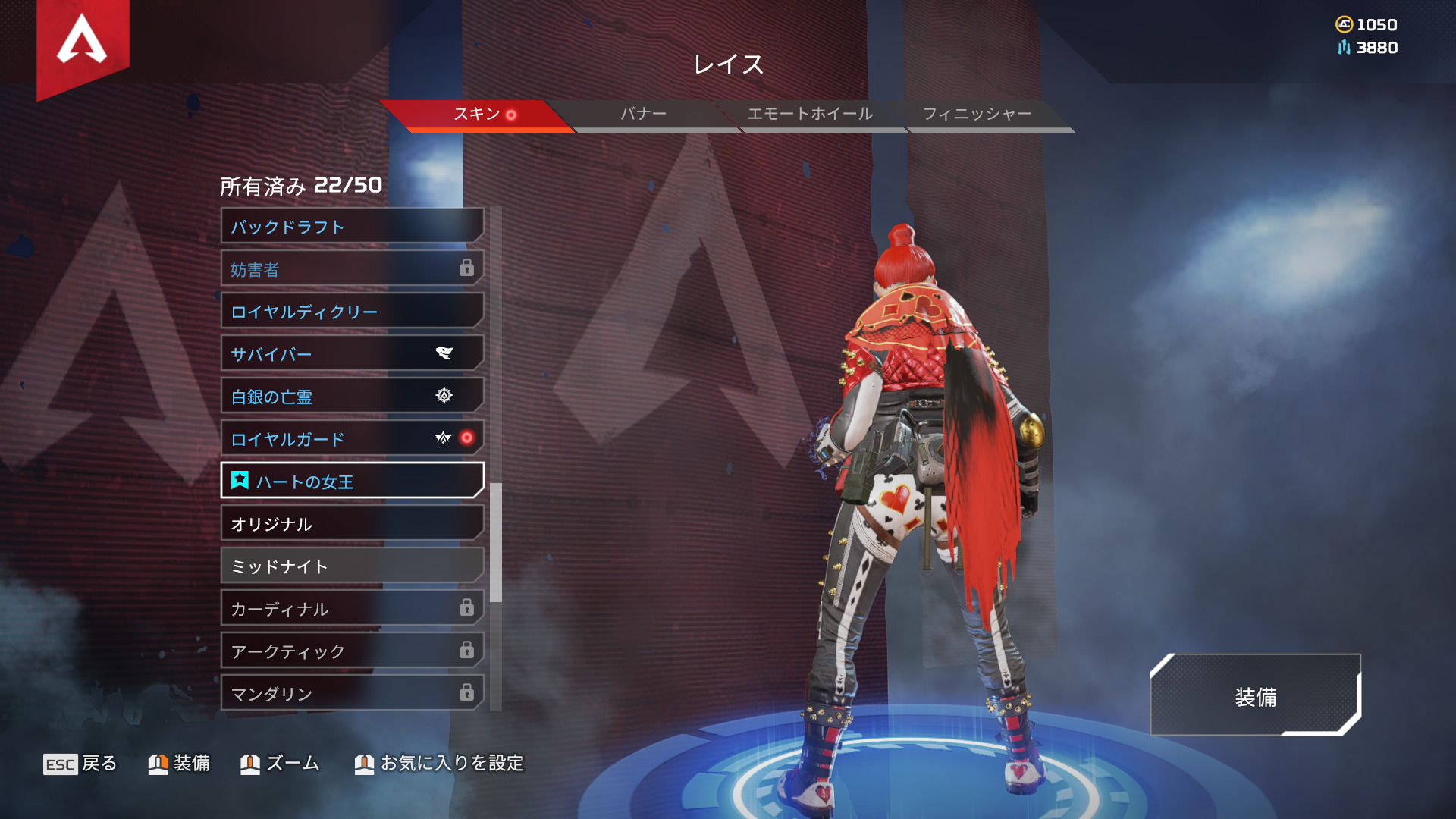Click the skin list scrollbar
The height and width of the screenshot is (819, 1456).
click(496, 542)
